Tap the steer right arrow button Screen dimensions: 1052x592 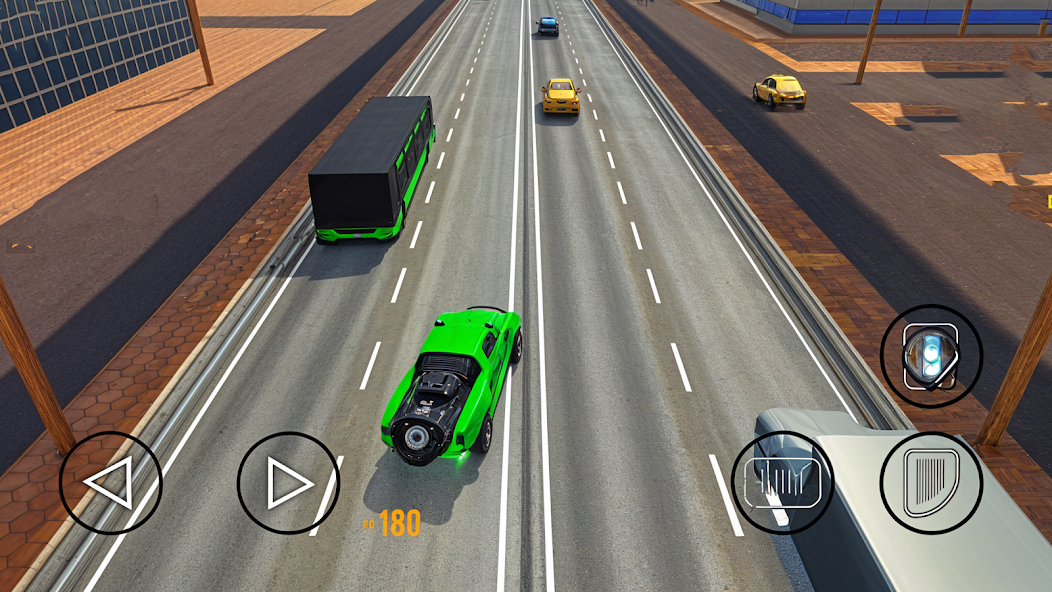pyautogui.click(x=288, y=483)
